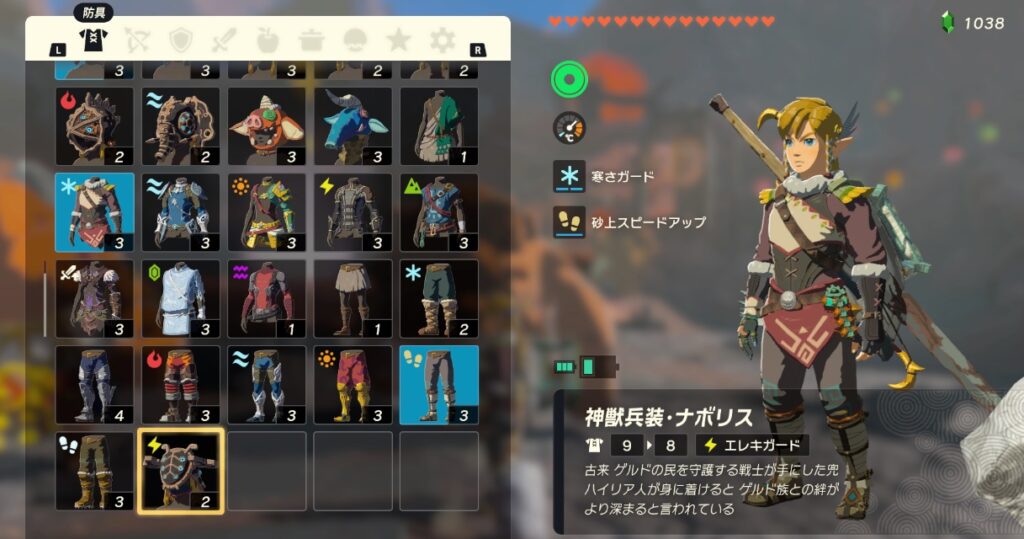Screen dimensions: 1024x539
Task: Select the selected Vah Naboris helm with lightning icon
Action: [x=180, y=471]
